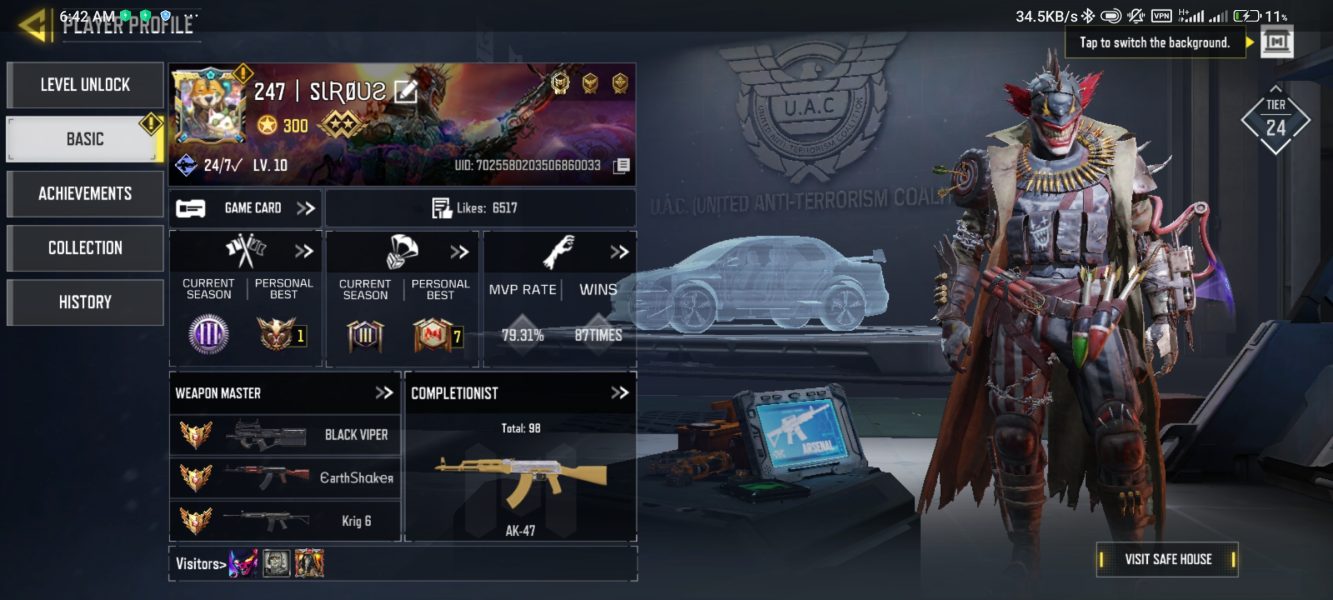Visit the Safe House
The height and width of the screenshot is (600, 1333).
[1167, 559]
